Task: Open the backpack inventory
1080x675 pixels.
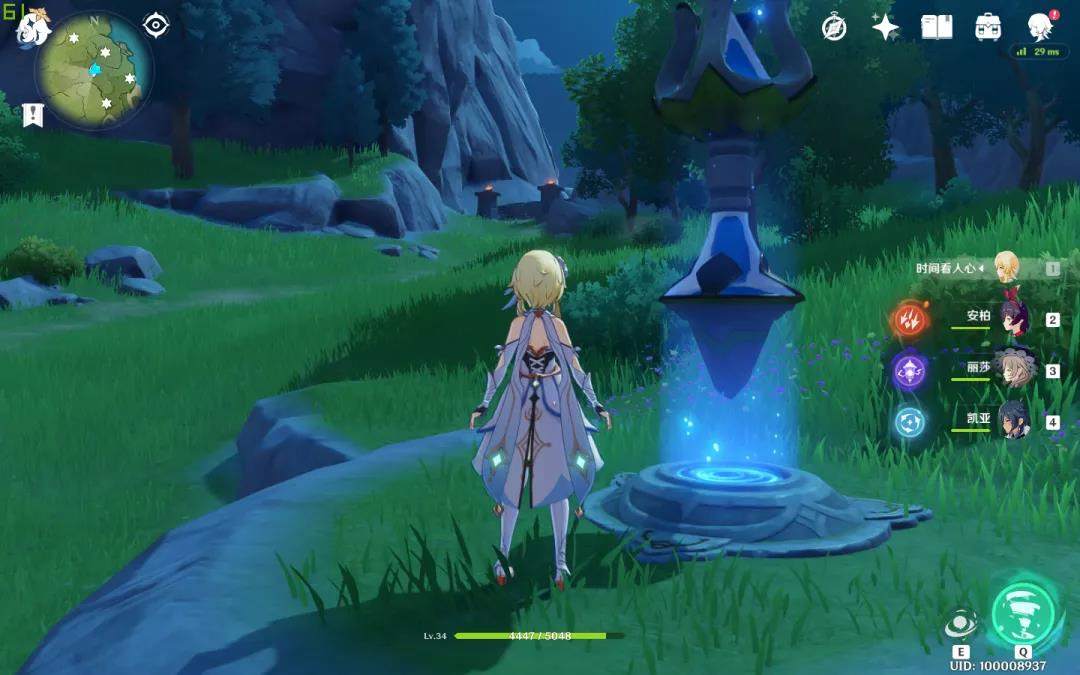Action: coord(989,27)
